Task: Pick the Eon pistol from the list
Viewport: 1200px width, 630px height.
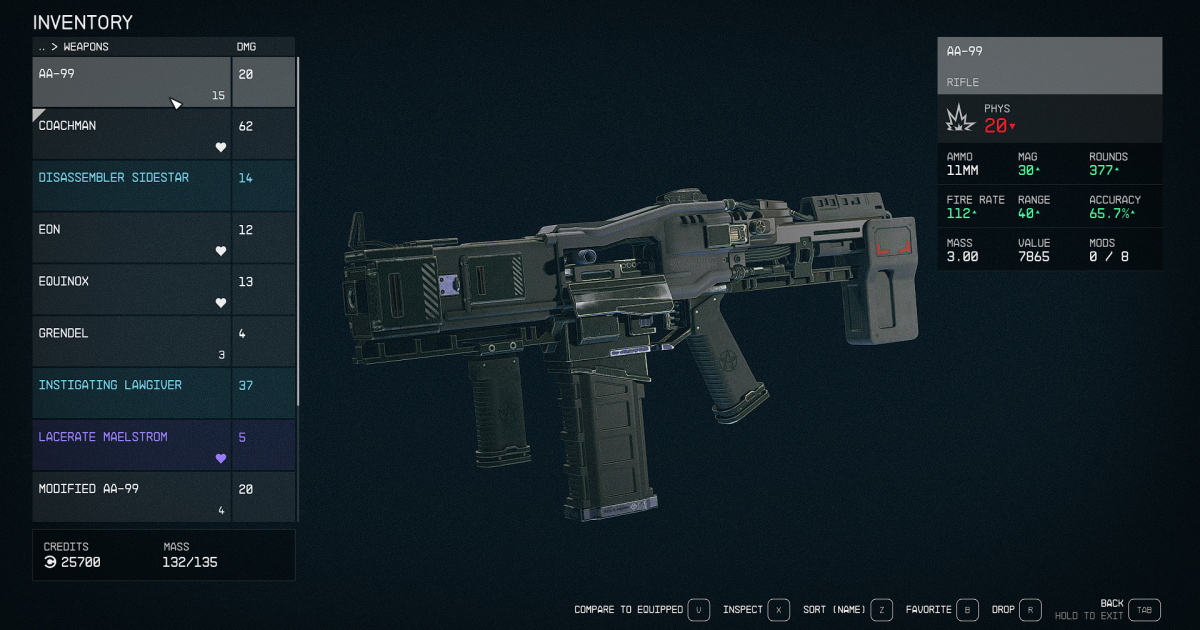Action: 132,238
